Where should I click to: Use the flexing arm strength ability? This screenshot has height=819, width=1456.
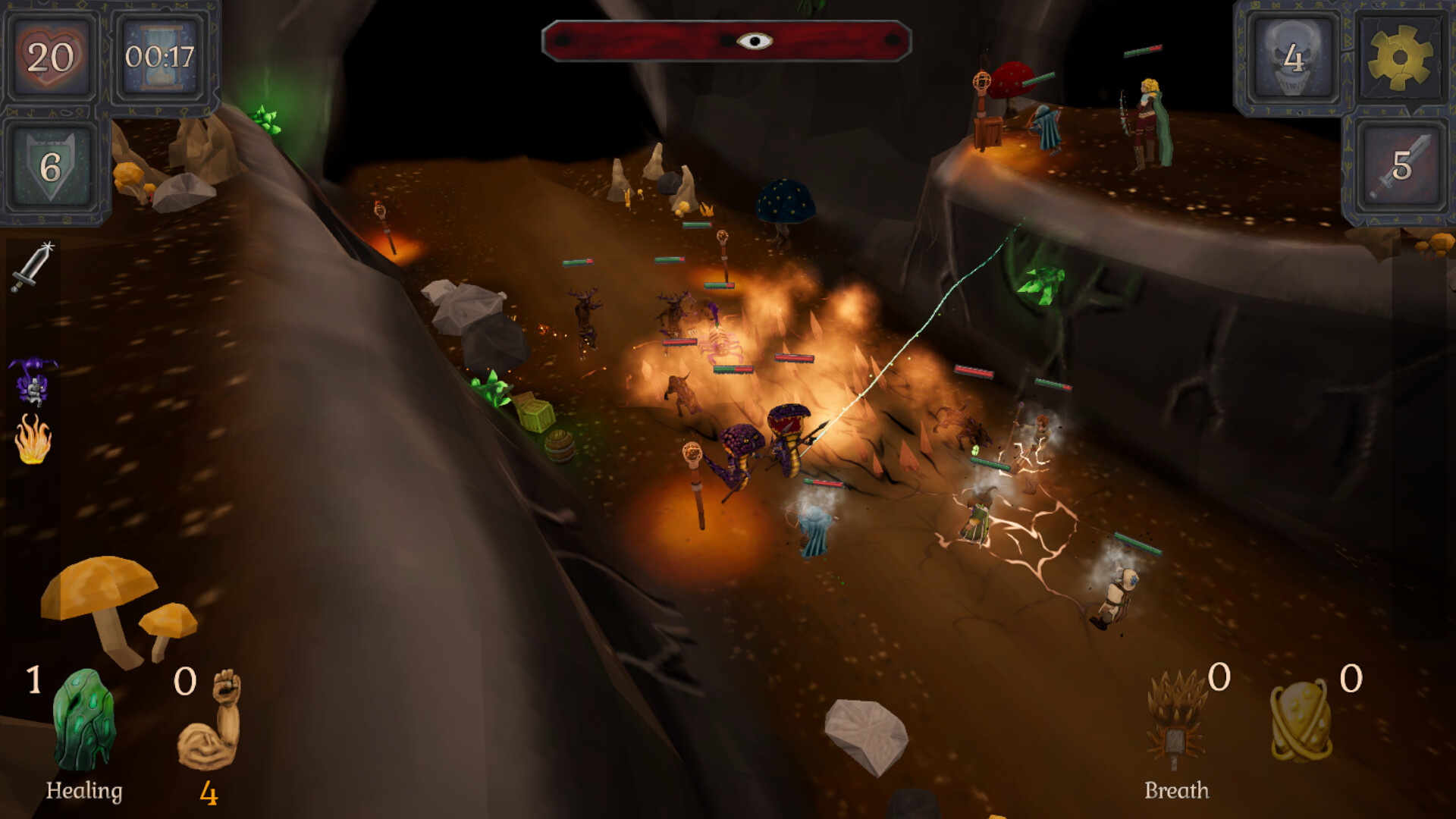(210, 719)
